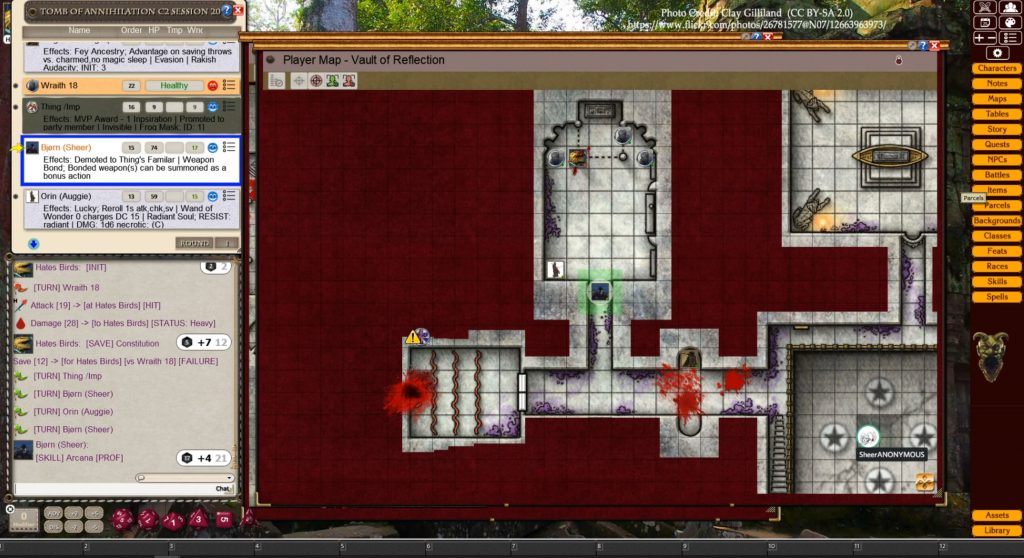Open the chat speaker dropdown
Viewport: 1024px width, 558px height.
point(185,478)
